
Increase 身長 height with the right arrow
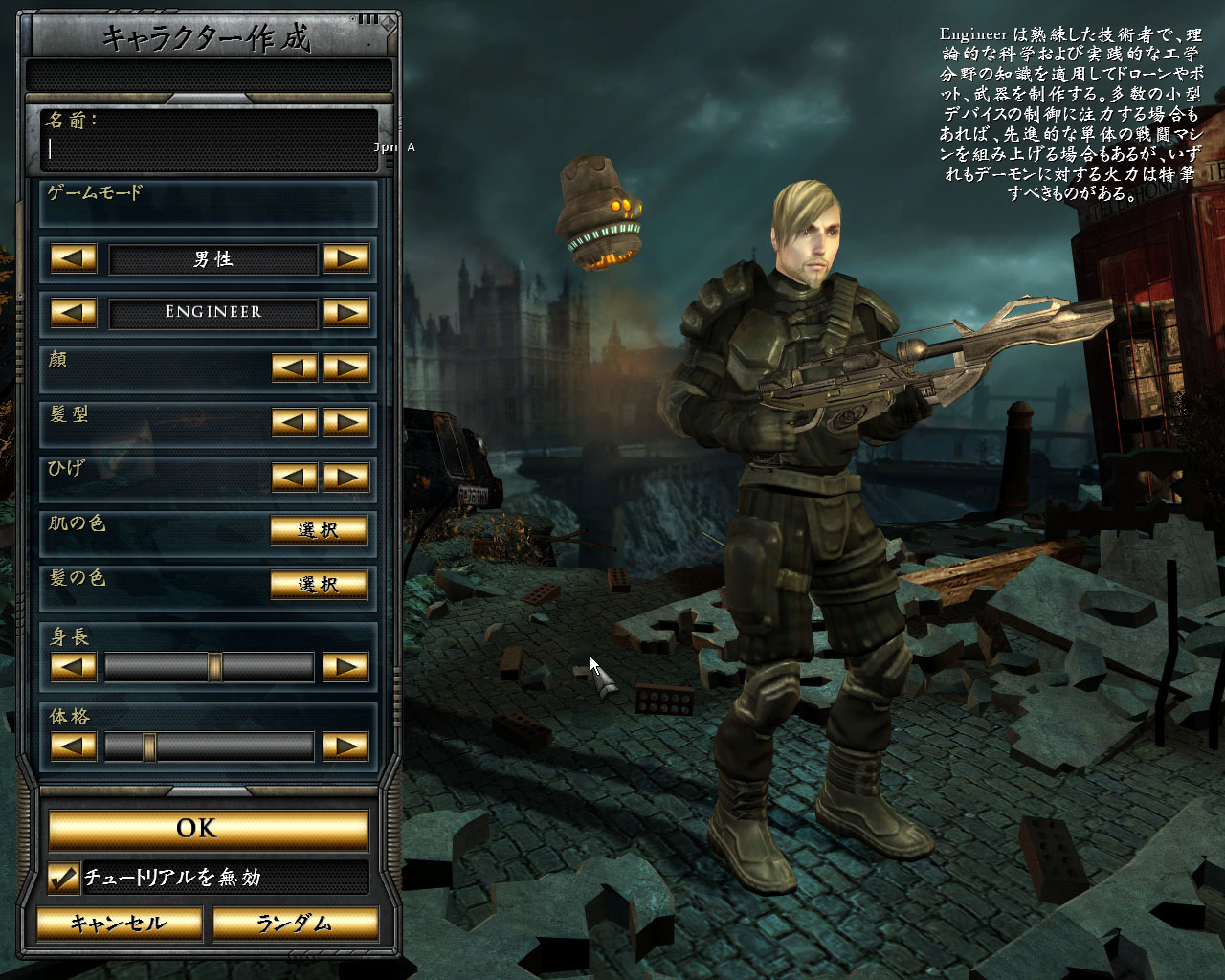[x=346, y=667]
